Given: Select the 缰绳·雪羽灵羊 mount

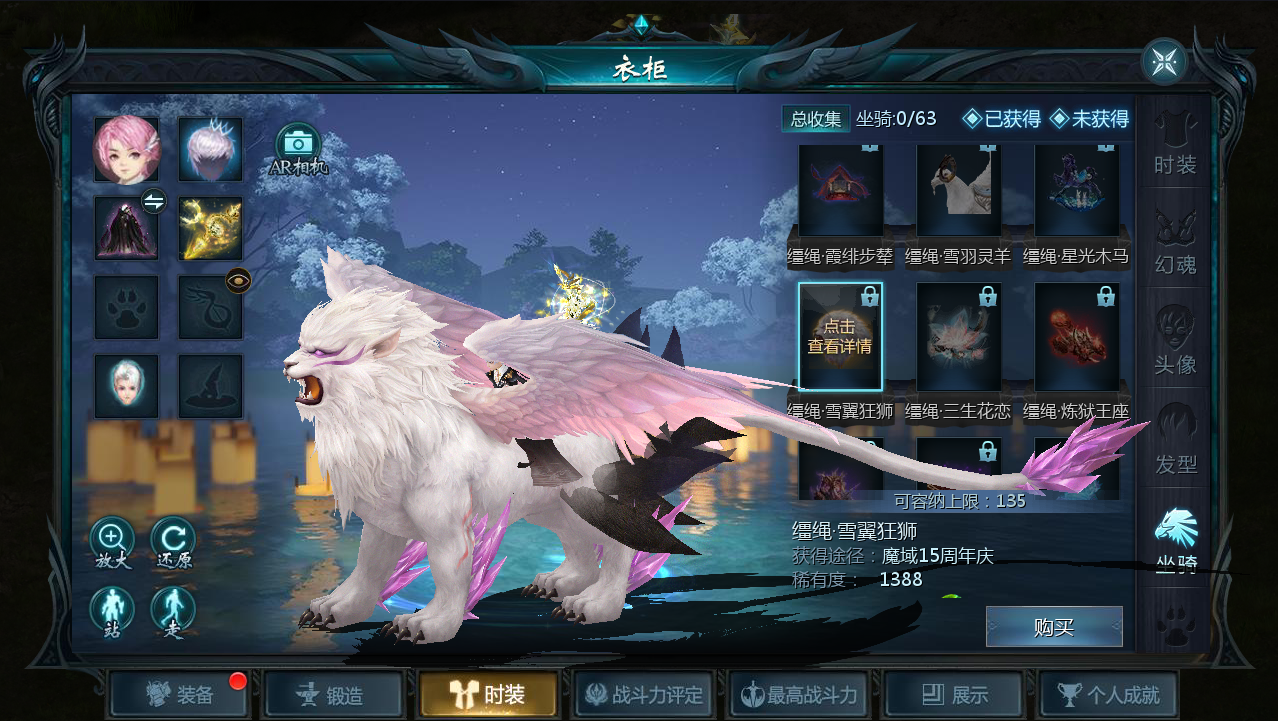Looking at the screenshot, I should click(958, 192).
